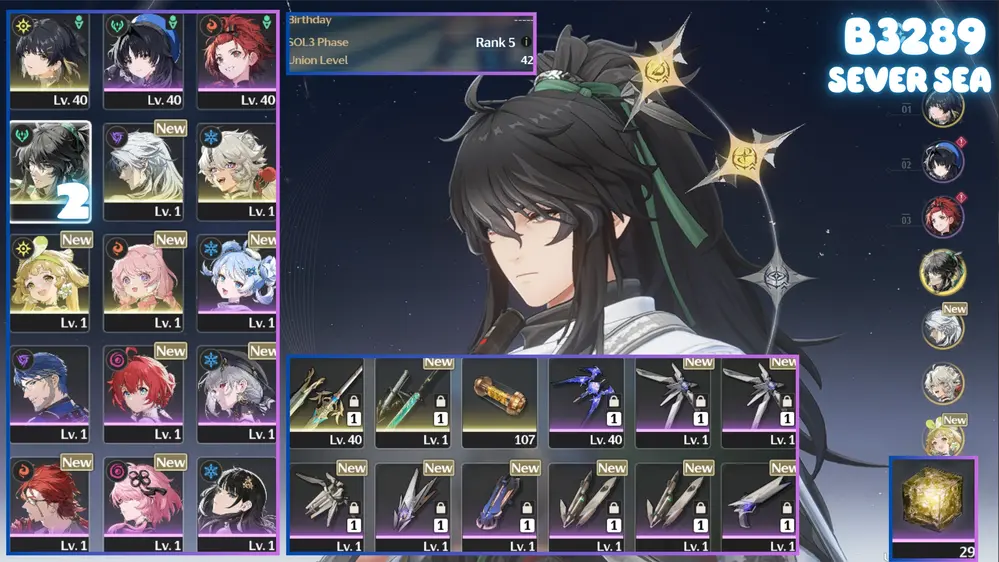Select the red-haired Lv. 40 character tile
The width and height of the screenshot is (999, 562).
coord(237,61)
